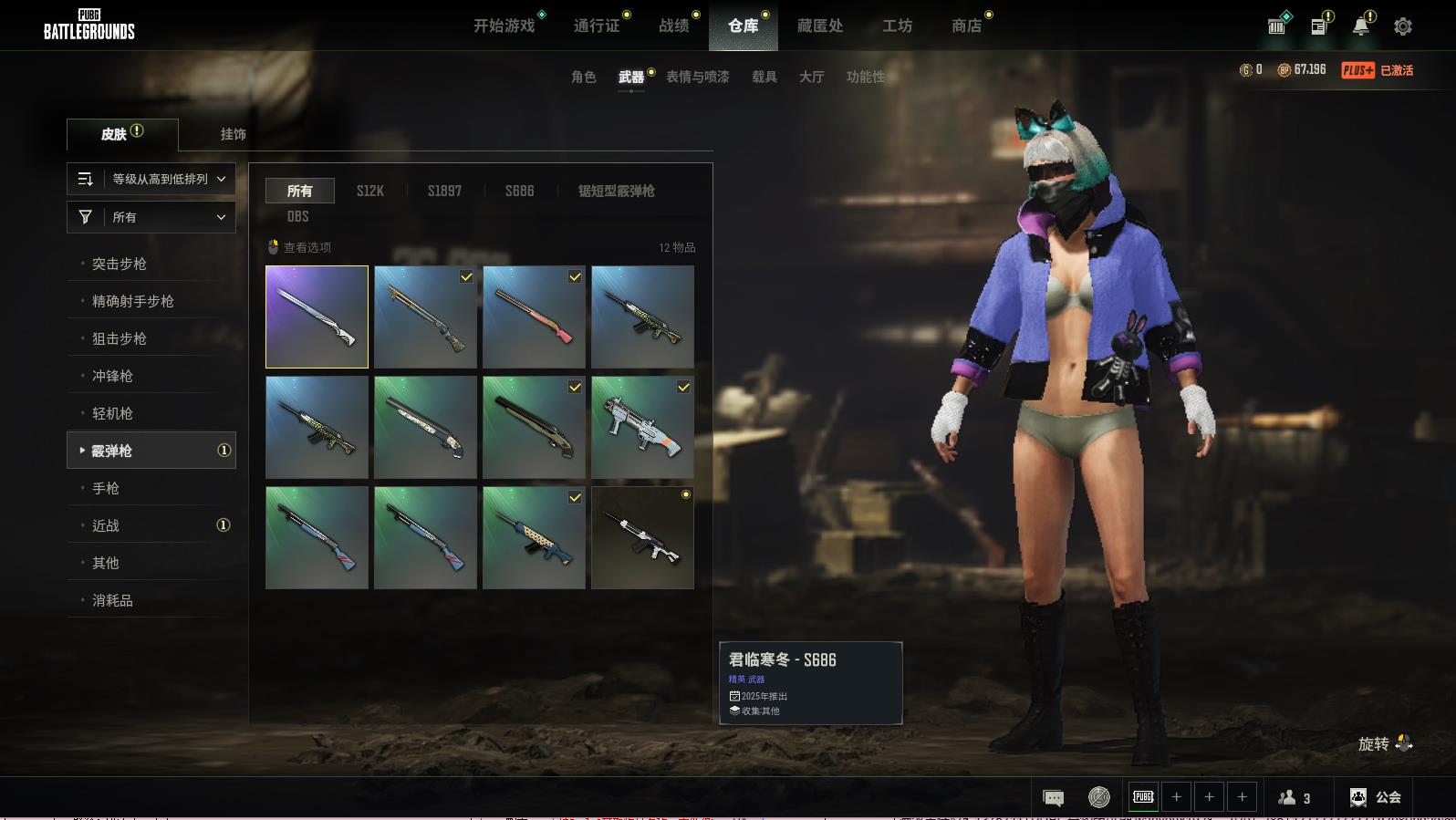
Task: Open the 战绩 career stats page
Action: [674, 26]
